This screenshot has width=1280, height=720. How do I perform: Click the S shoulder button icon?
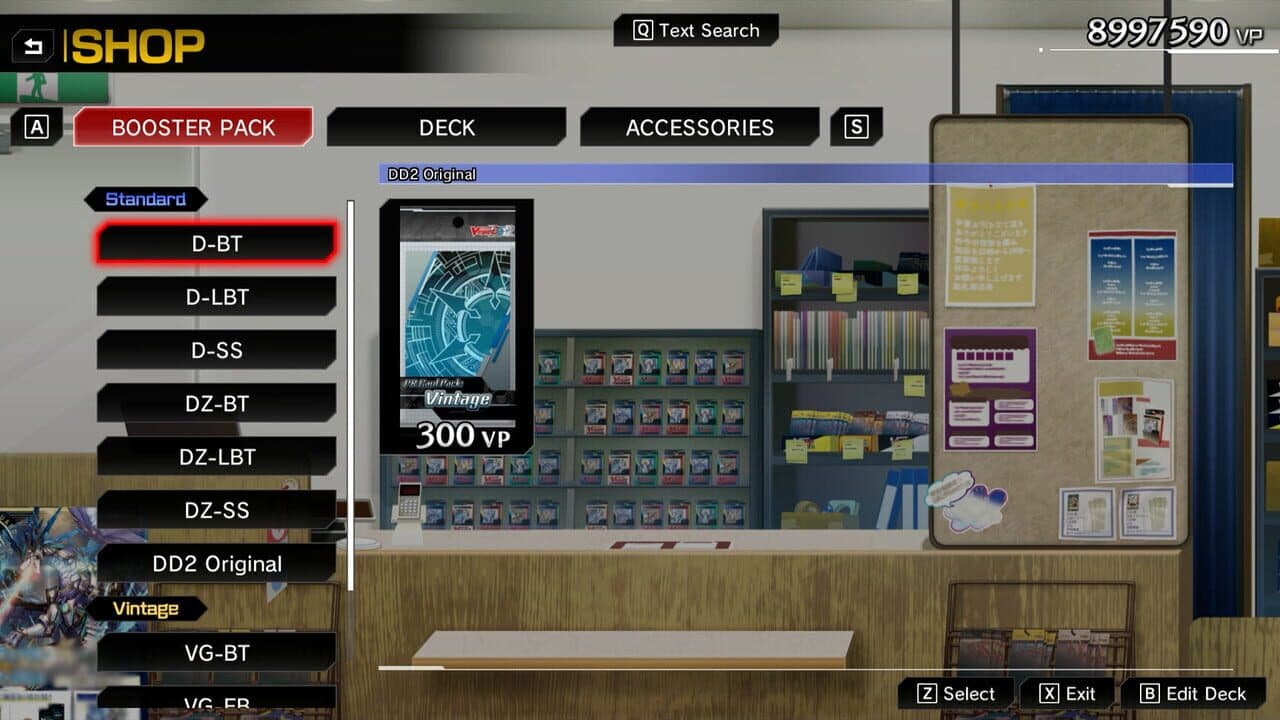(856, 126)
